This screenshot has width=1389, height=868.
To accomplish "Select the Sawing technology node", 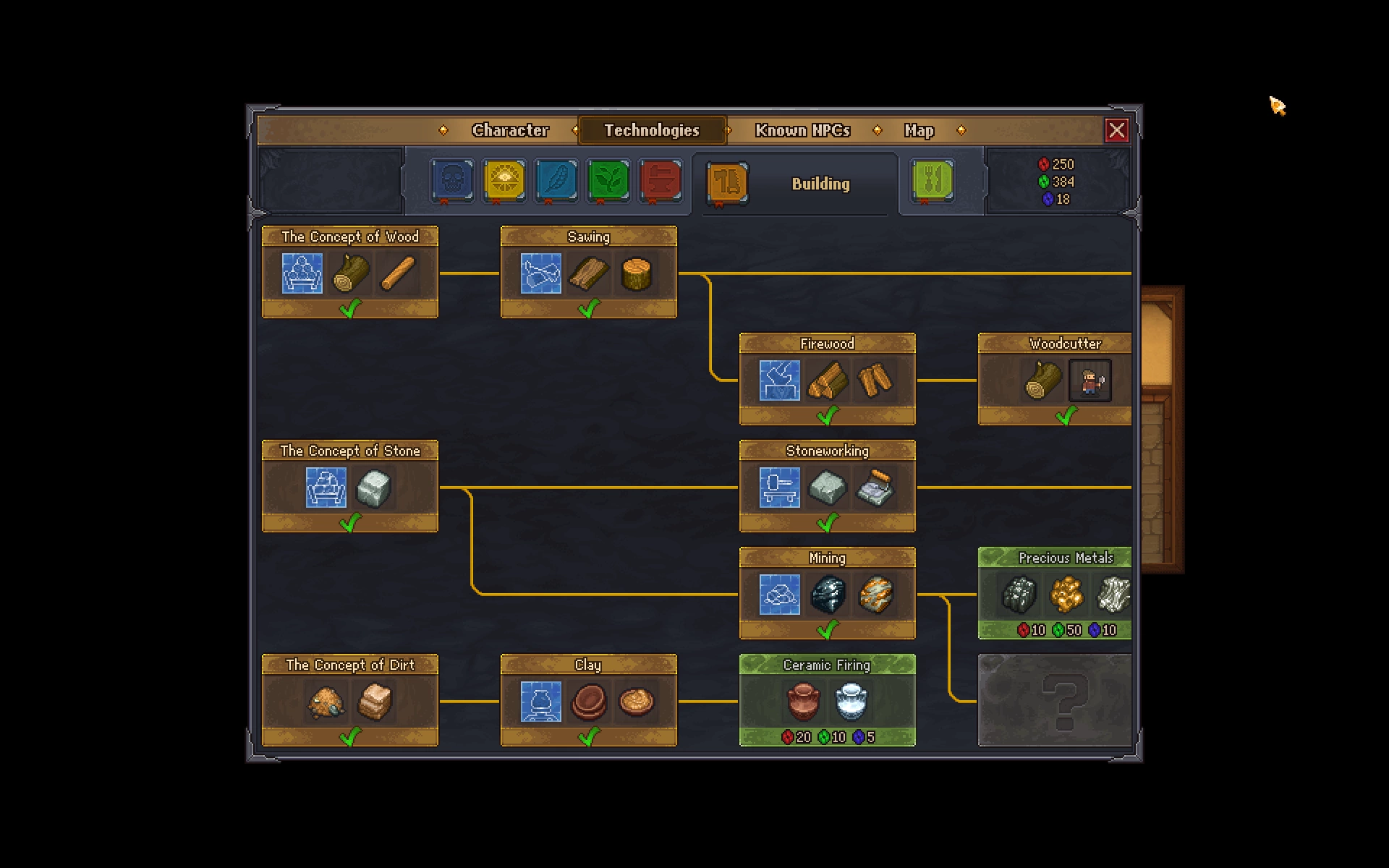I will pos(588,272).
